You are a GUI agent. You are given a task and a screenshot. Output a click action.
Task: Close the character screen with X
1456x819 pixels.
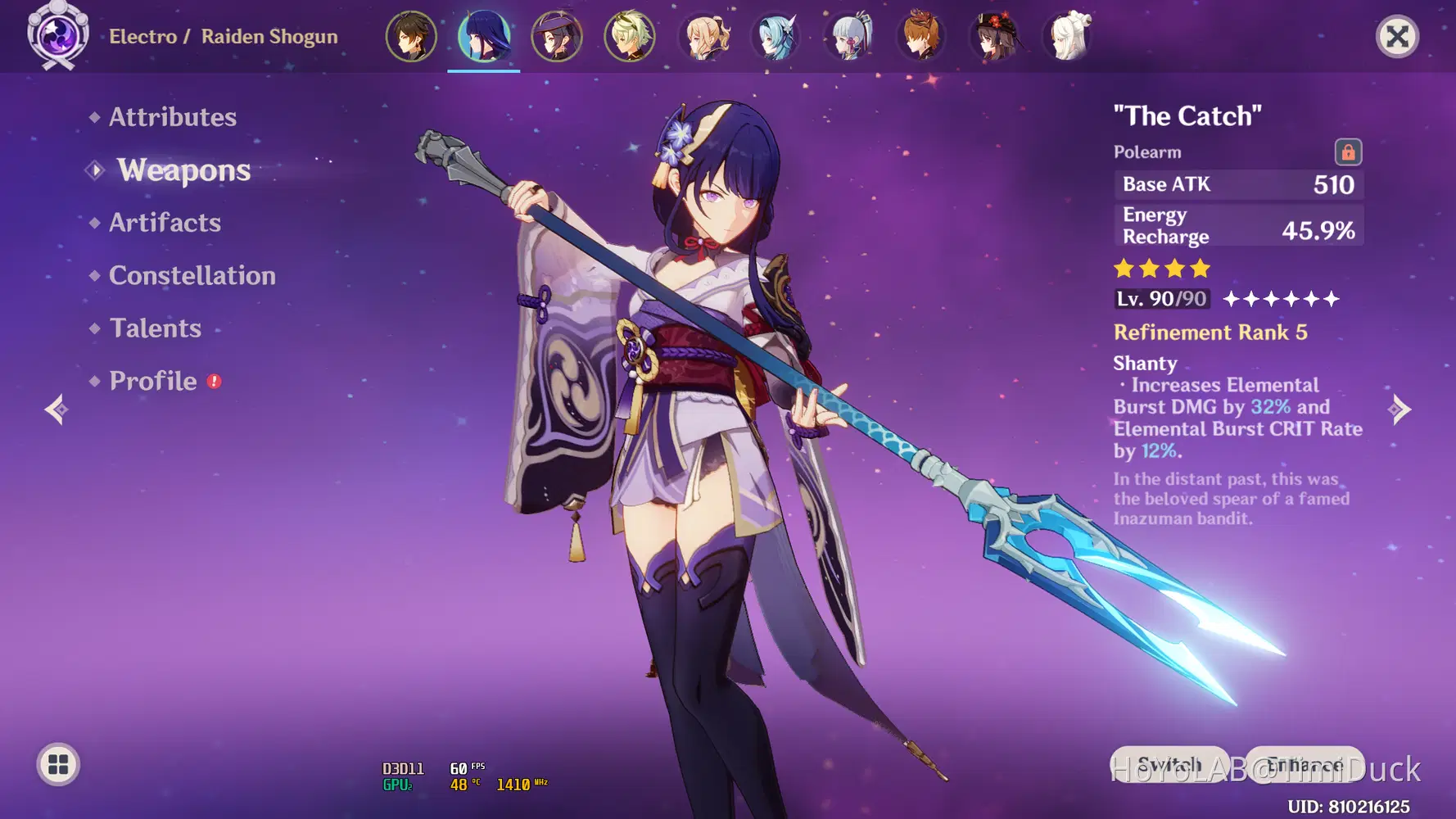click(x=1397, y=37)
